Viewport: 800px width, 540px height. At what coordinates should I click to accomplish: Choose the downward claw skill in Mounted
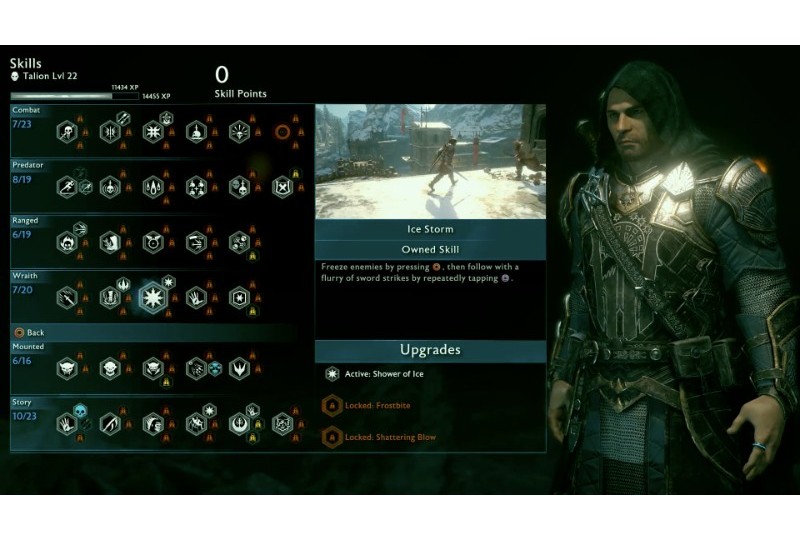[x=239, y=368]
